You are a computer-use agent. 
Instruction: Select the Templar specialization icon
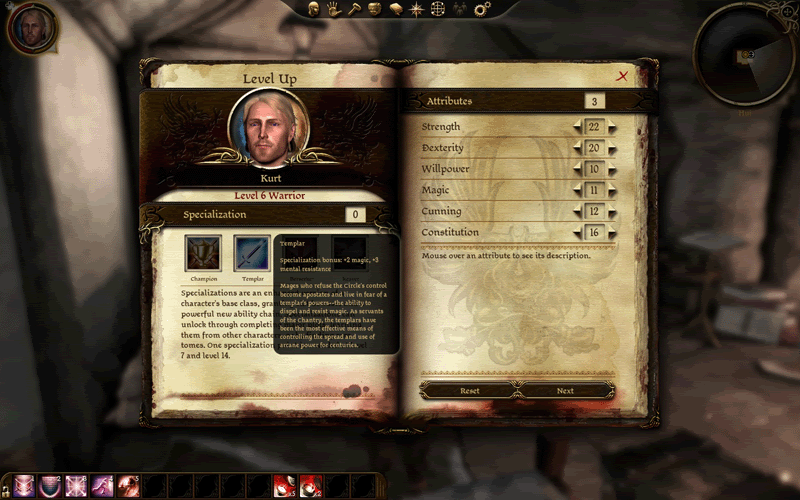tap(252, 253)
